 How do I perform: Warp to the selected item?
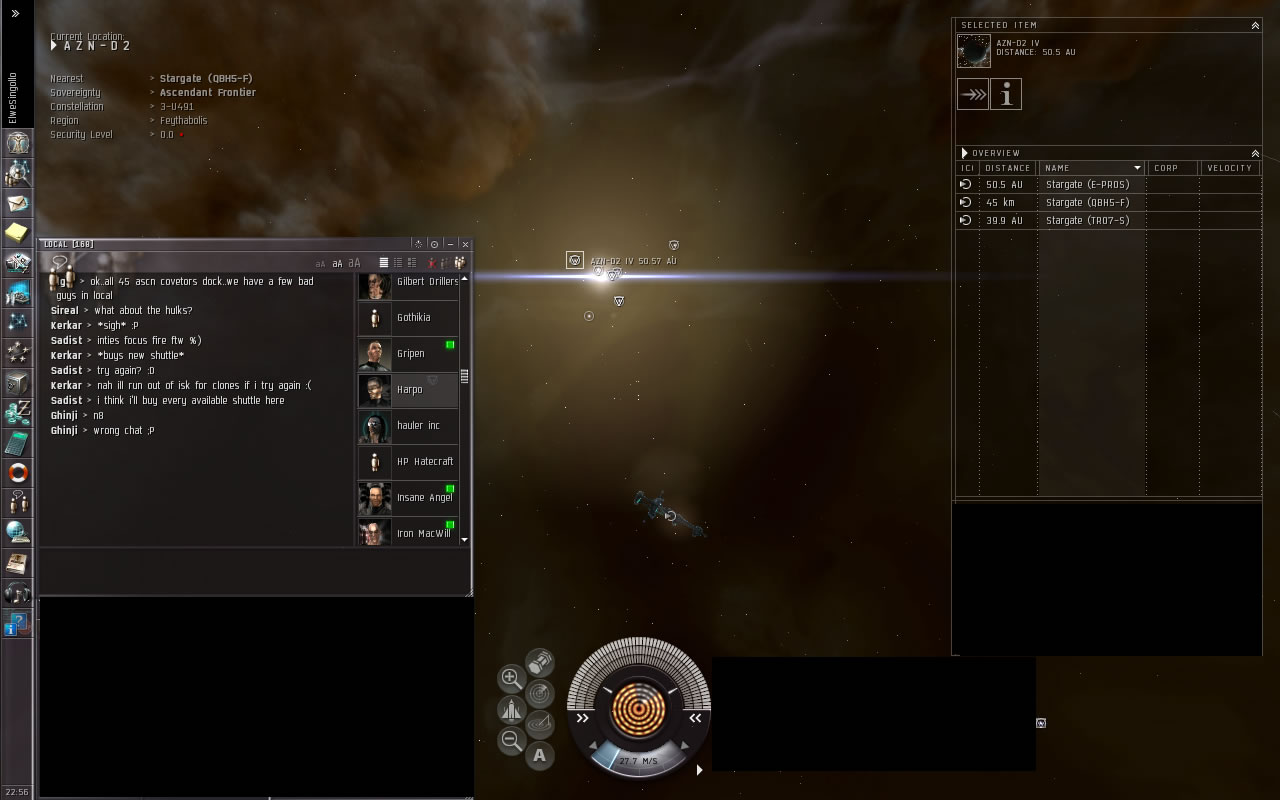(x=972, y=95)
